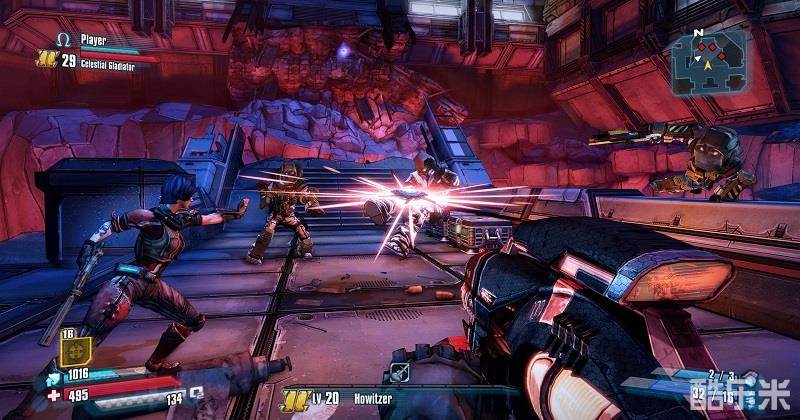This screenshot has width=800, height=420.
Task: Select the yellow action skill icon
Action: 77,351
